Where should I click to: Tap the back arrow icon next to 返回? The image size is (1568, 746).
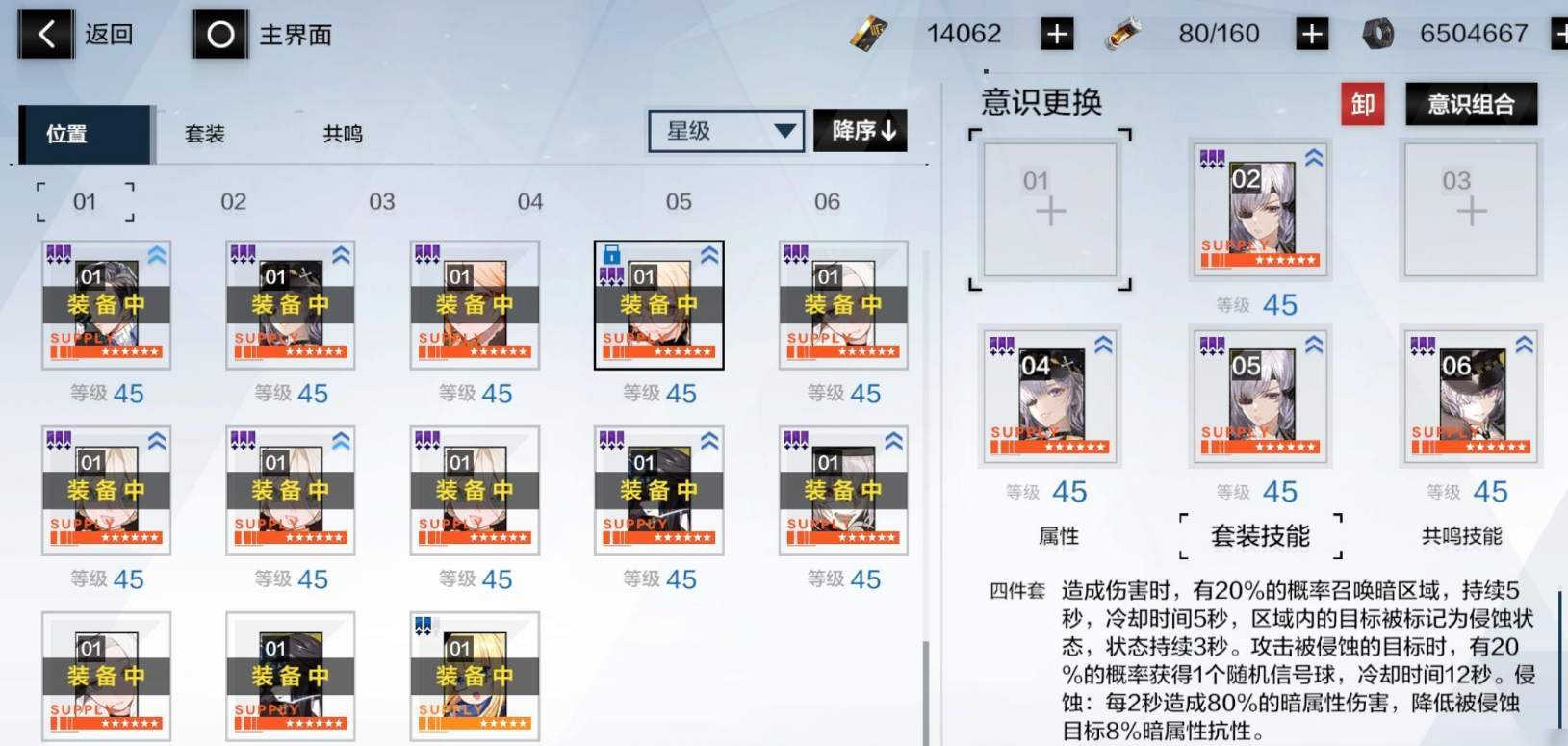(x=44, y=33)
